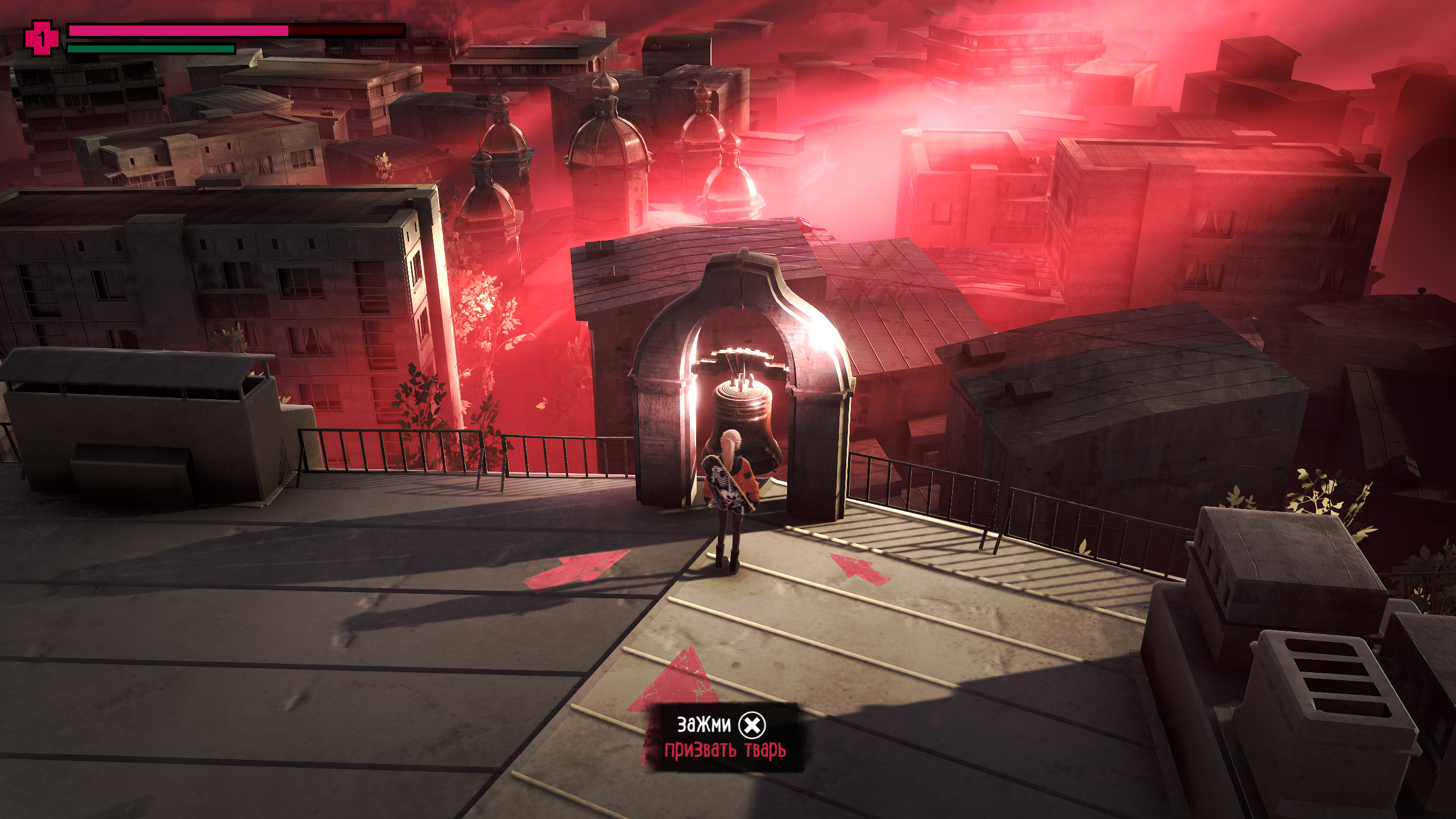The height and width of the screenshot is (819, 1456).
Task: Select the pink healing cross icon
Action: (x=42, y=38)
